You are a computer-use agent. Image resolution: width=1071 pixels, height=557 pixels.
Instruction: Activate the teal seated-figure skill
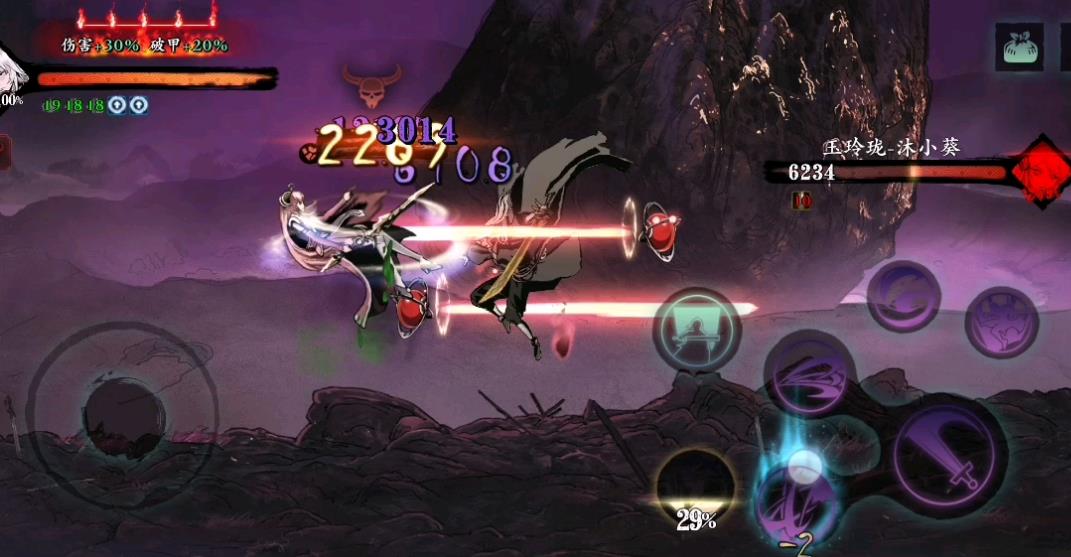point(697,330)
